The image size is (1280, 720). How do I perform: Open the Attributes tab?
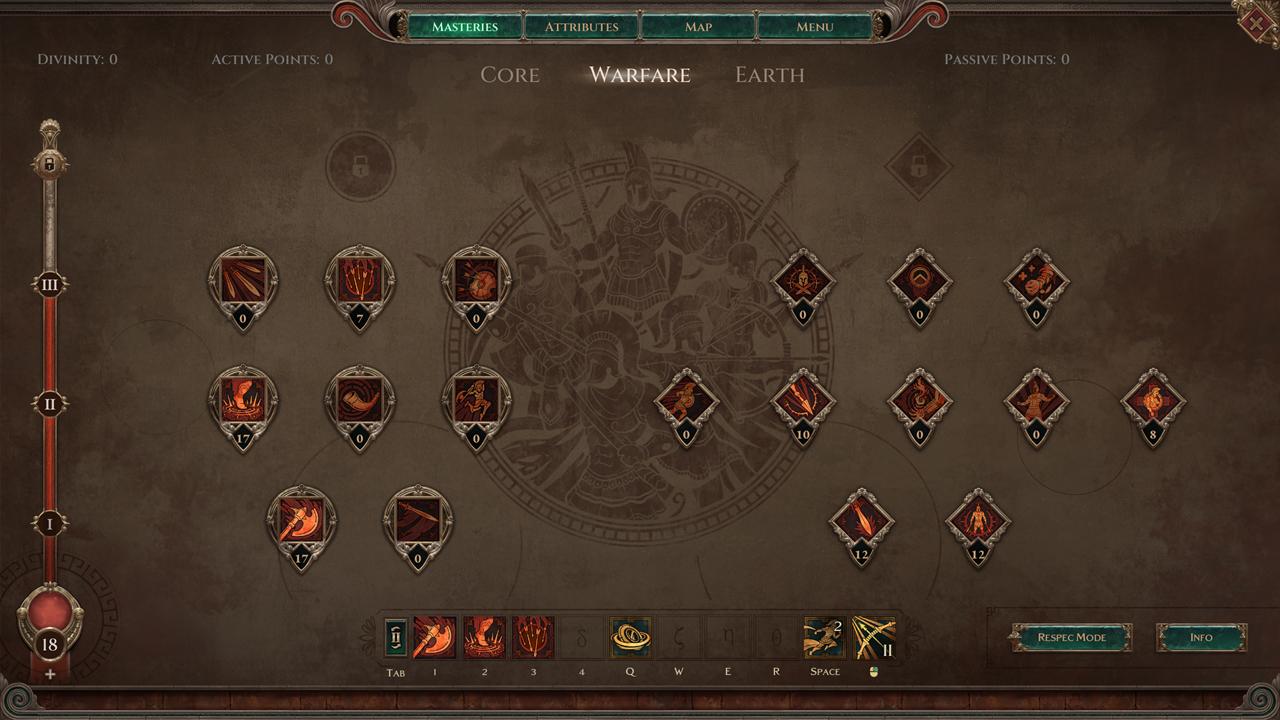tap(581, 26)
